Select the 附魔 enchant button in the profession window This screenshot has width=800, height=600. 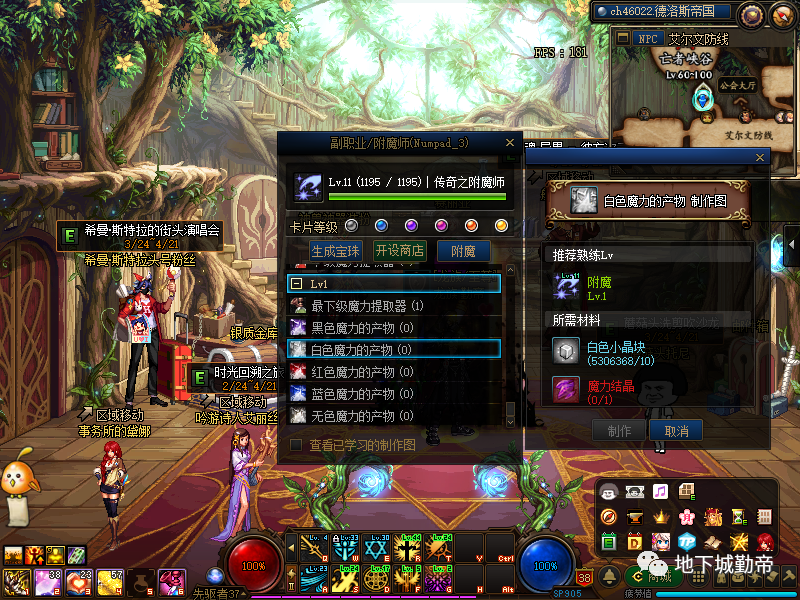[x=463, y=251]
